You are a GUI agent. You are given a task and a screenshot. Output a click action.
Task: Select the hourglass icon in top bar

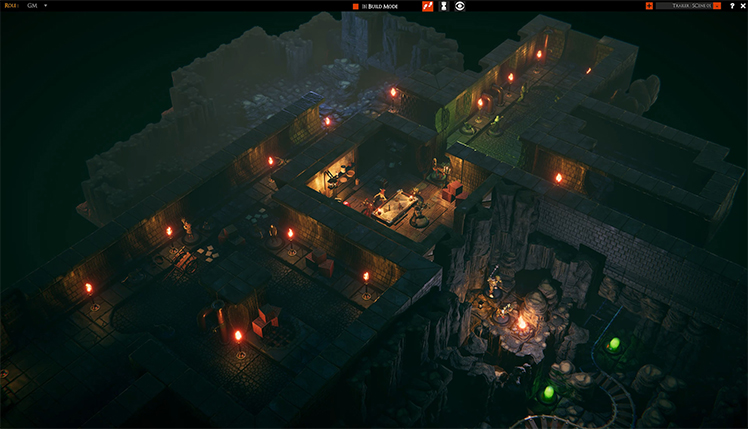point(443,6)
